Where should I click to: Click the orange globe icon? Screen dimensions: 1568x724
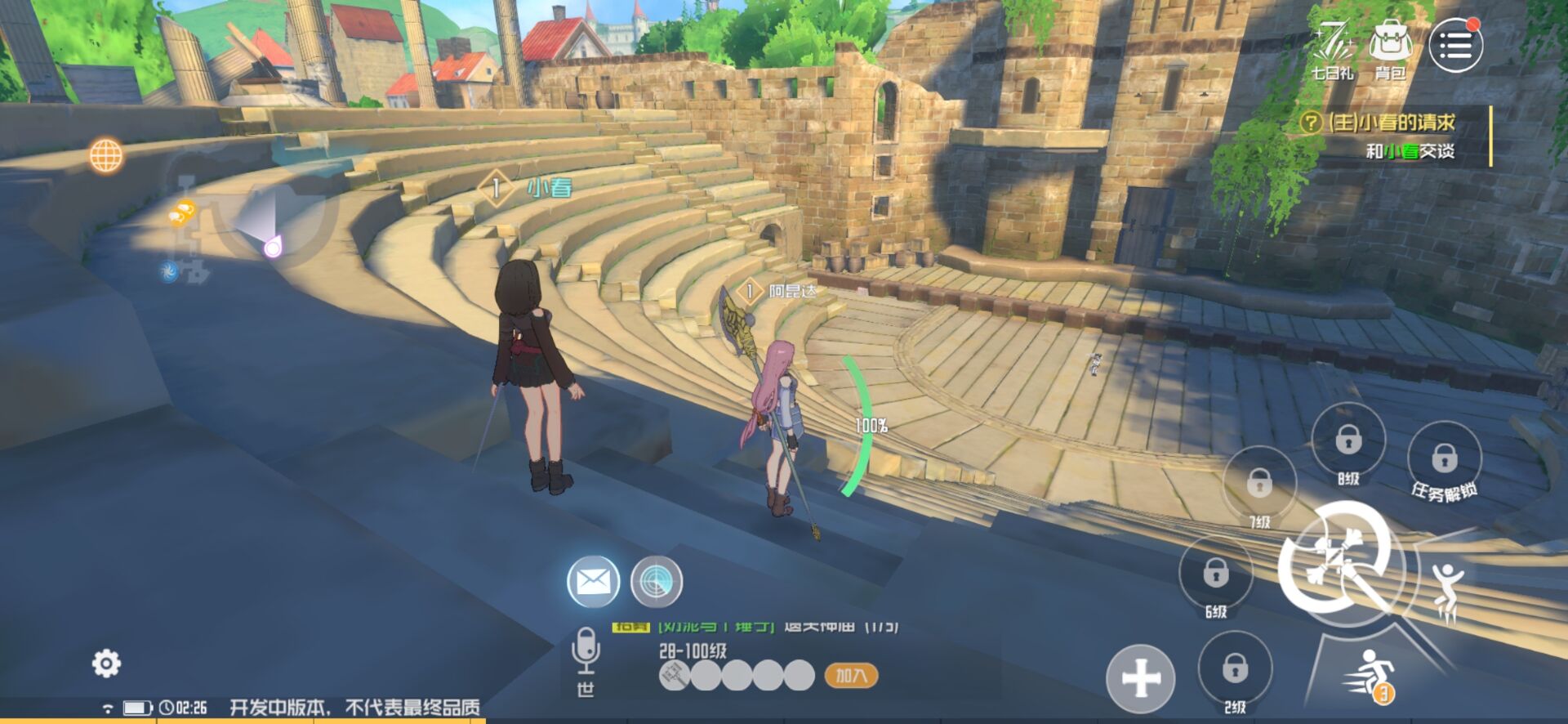106,155
